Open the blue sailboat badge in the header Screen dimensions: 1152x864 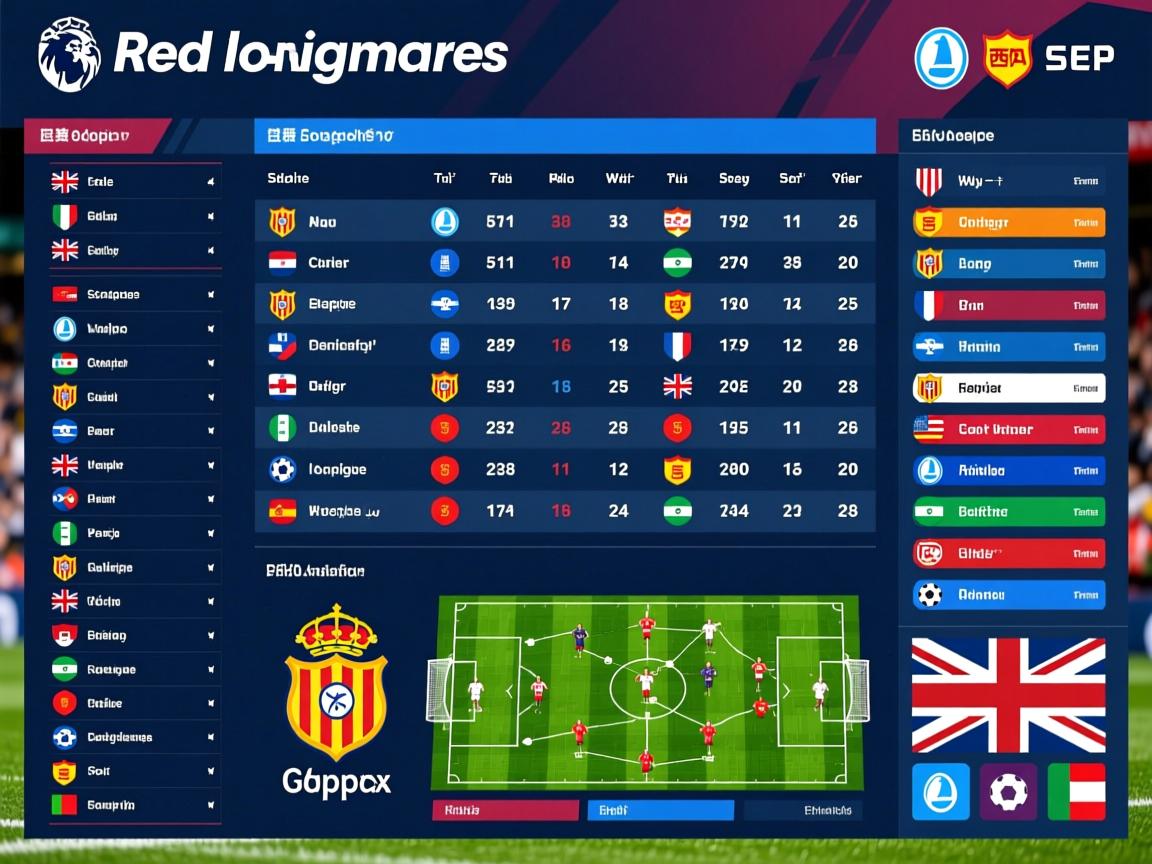[941, 57]
